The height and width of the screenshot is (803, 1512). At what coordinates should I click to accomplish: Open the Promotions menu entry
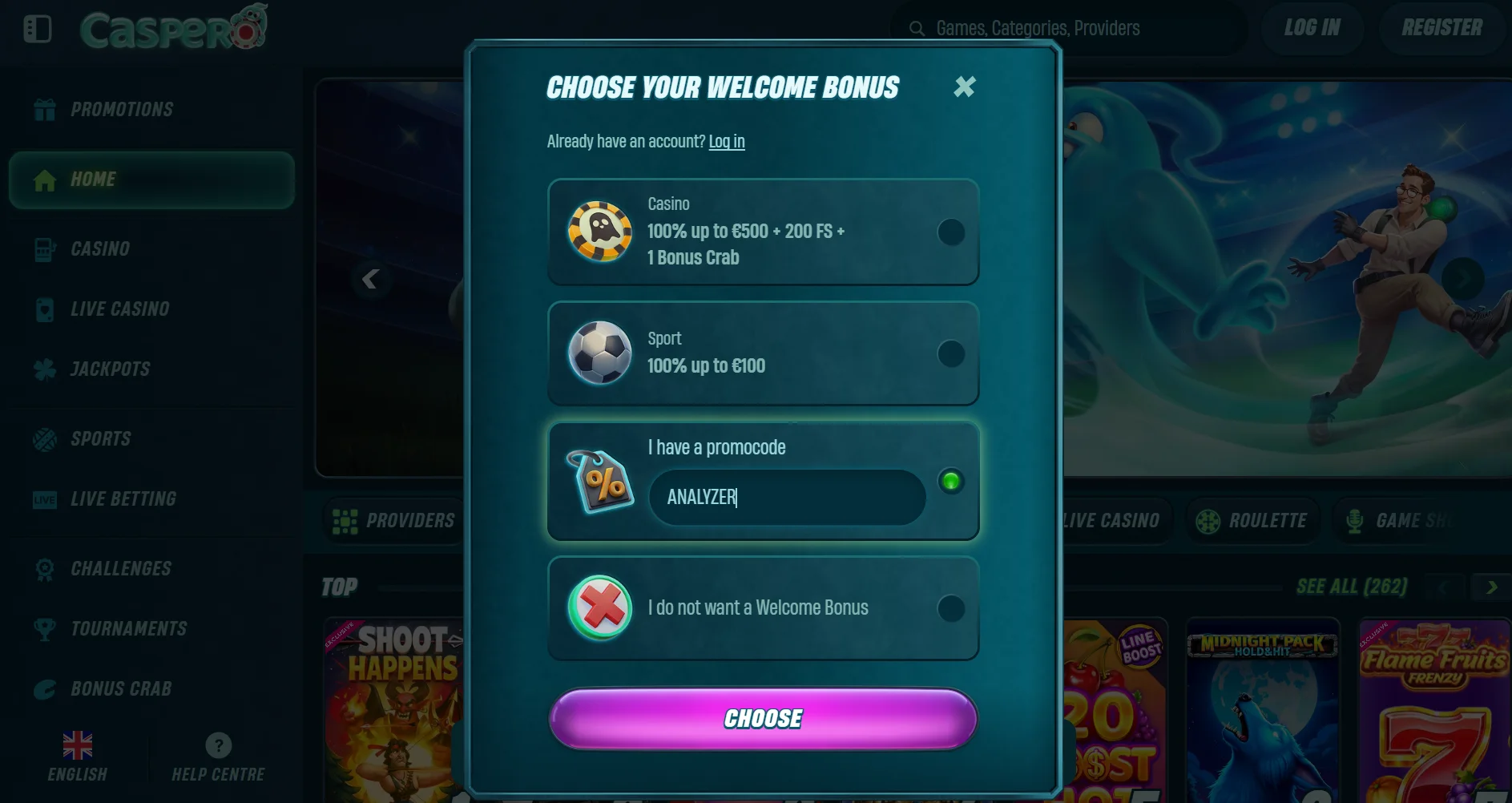[x=121, y=110]
